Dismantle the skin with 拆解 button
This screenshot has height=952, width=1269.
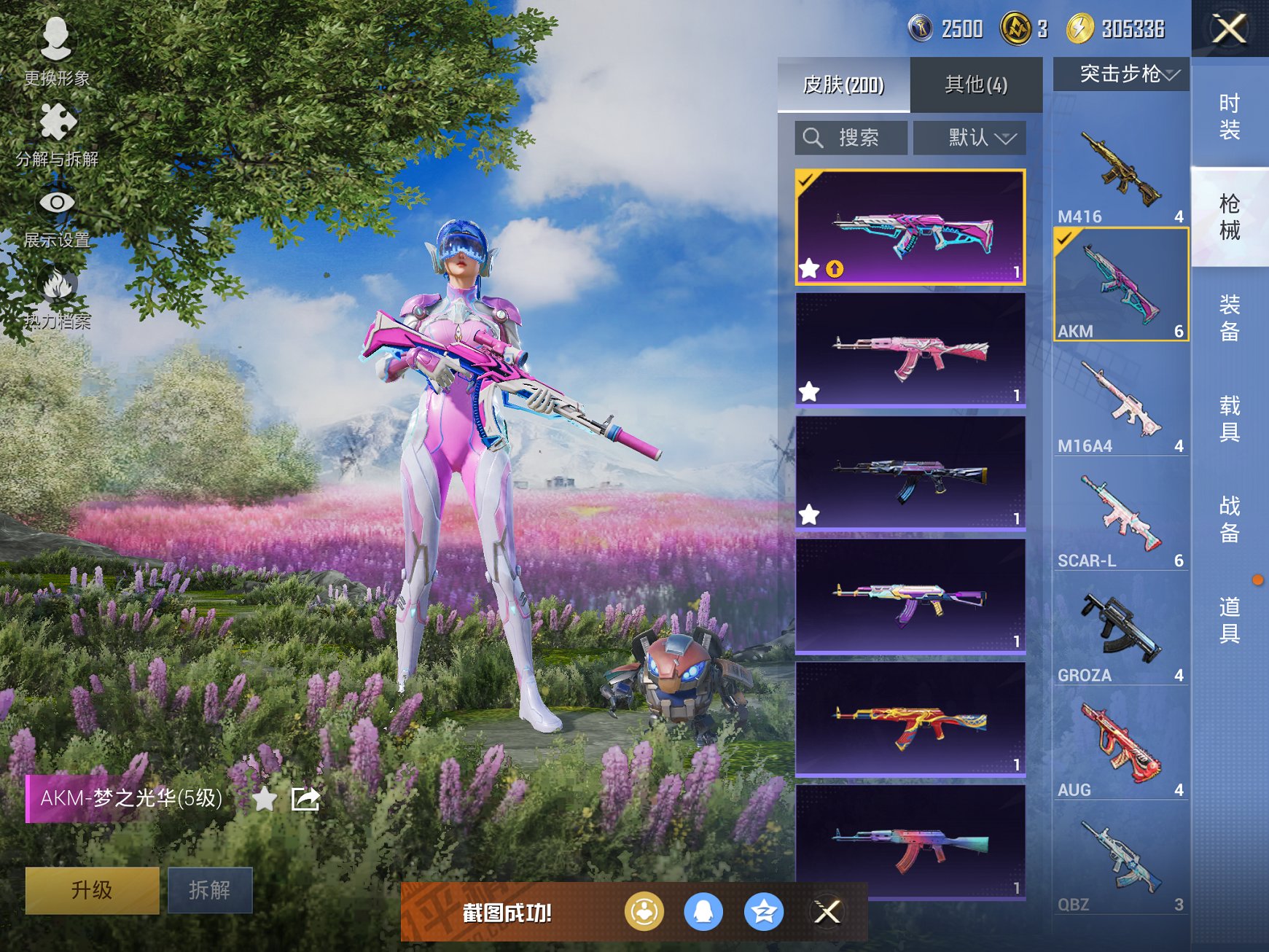tap(210, 889)
